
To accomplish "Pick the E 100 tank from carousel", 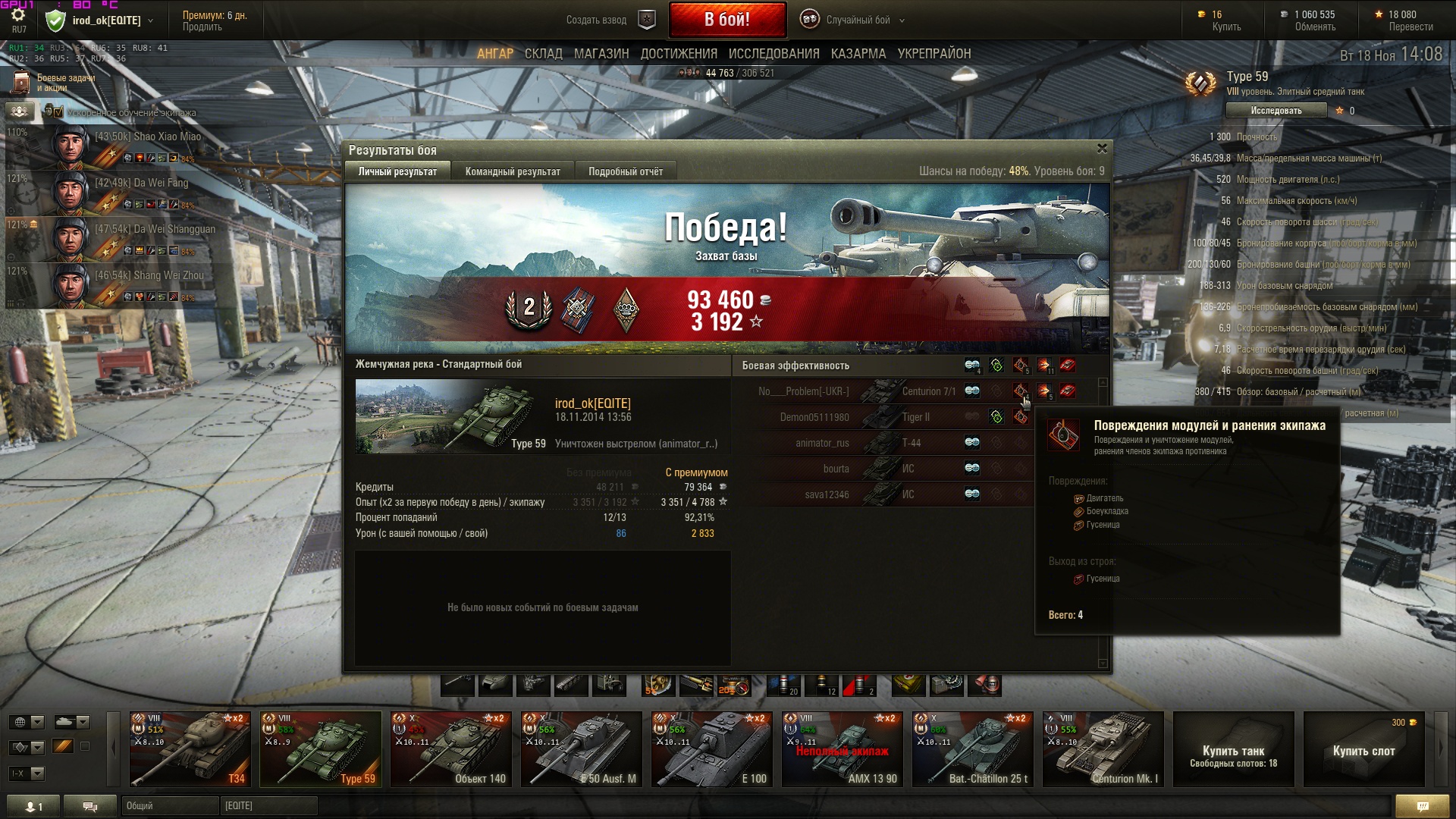I will coord(712,748).
